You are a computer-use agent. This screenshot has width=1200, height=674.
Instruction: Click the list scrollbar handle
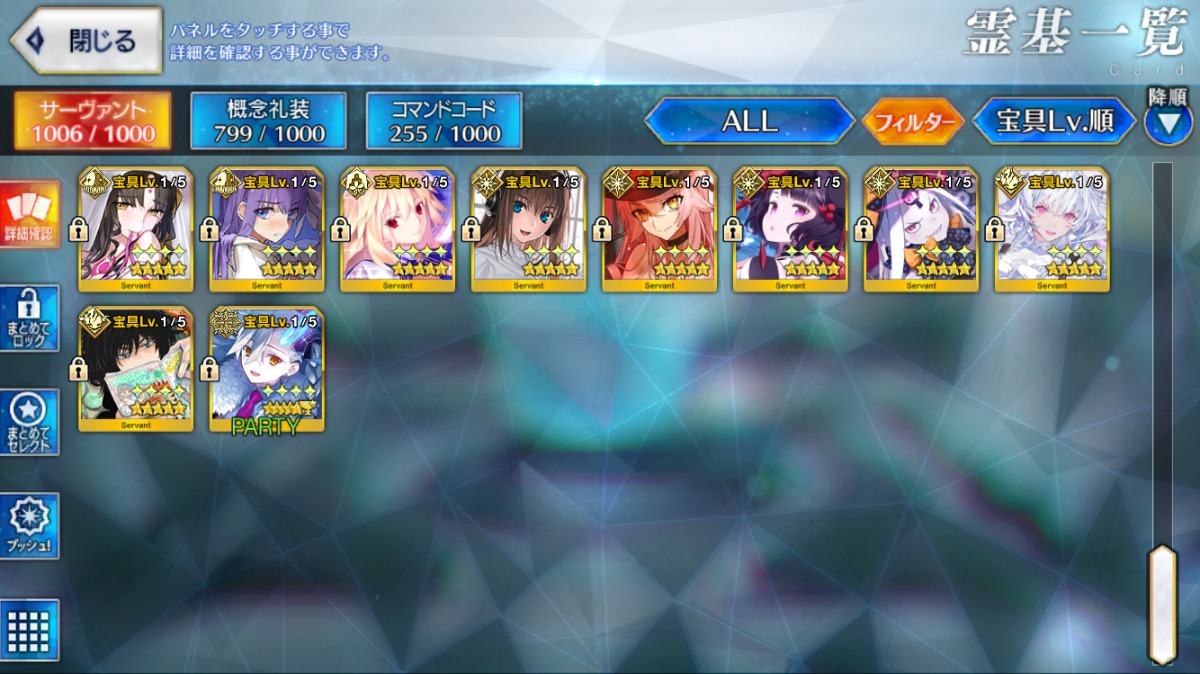pyautogui.click(x=1162, y=603)
